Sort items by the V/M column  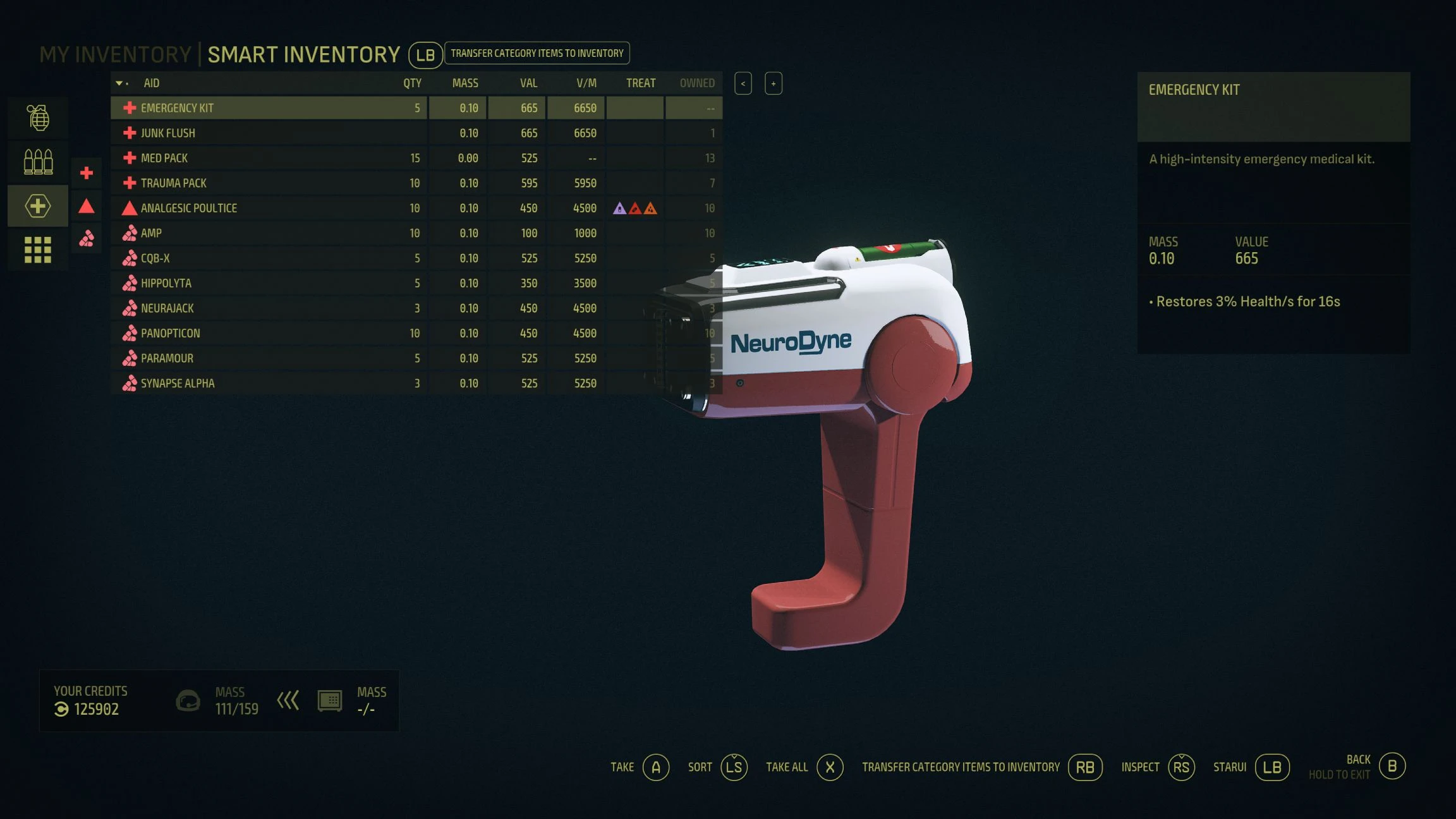(x=586, y=83)
